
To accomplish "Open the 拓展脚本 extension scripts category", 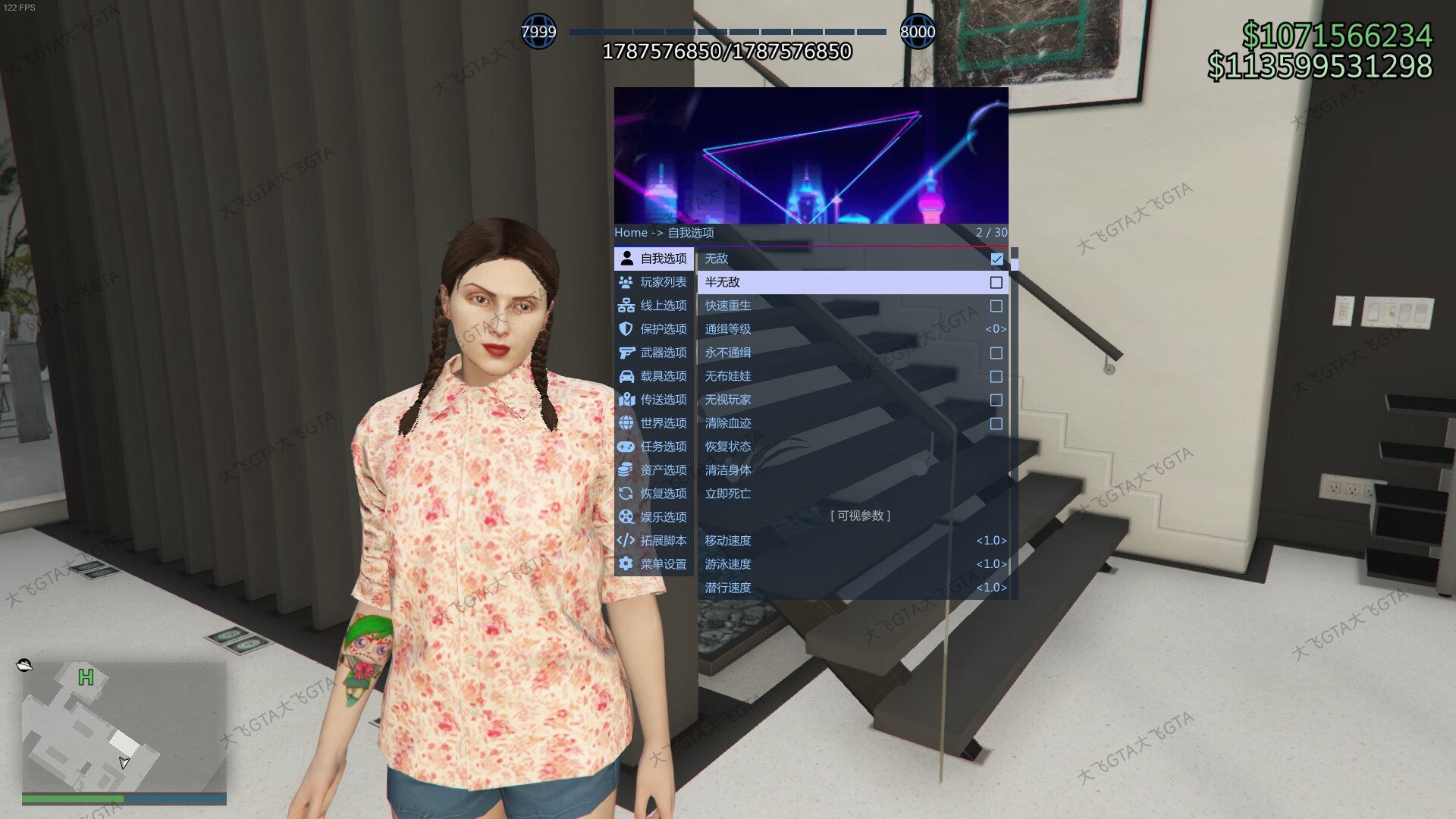I will click(x=654, y=541).
